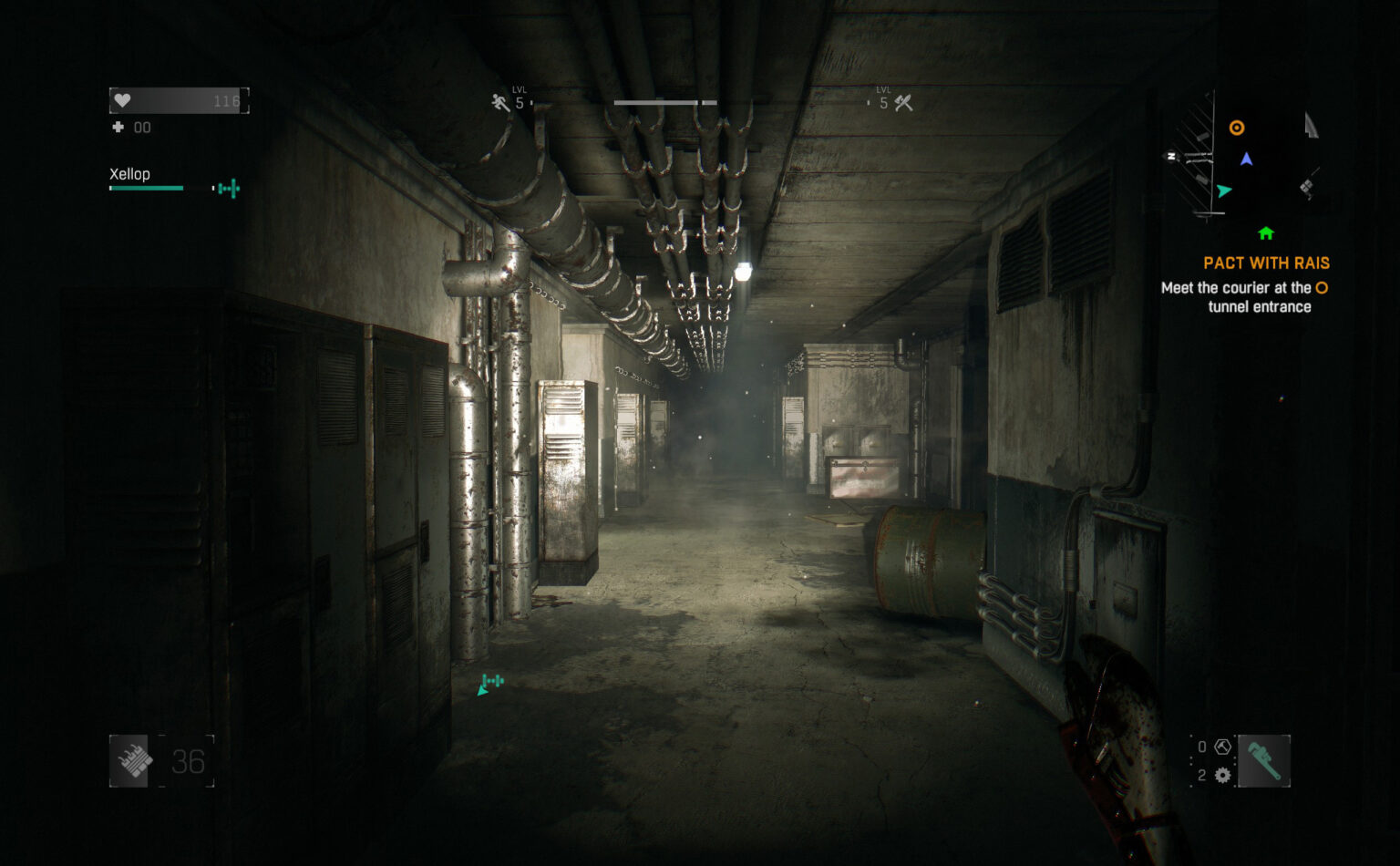Click the heart icon on the health bar

123,98
